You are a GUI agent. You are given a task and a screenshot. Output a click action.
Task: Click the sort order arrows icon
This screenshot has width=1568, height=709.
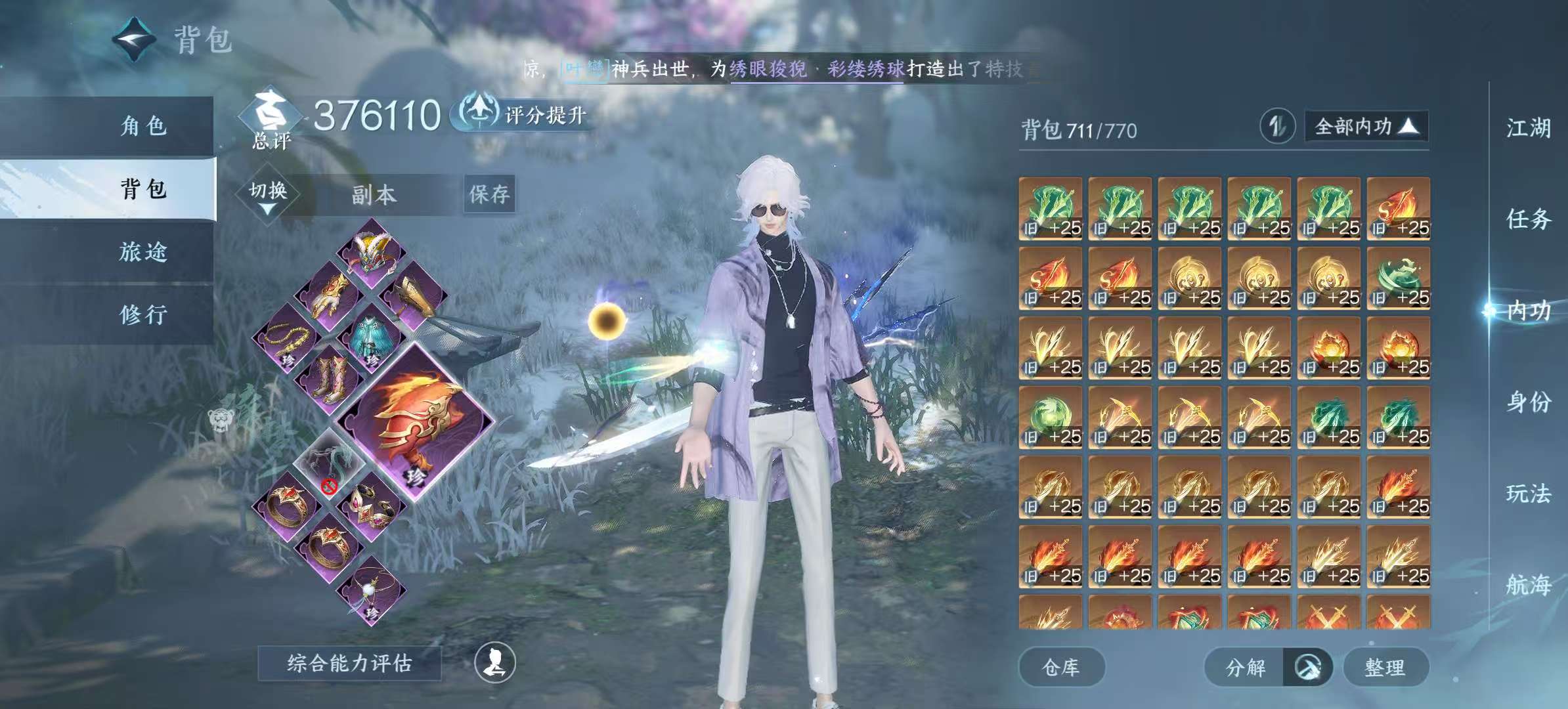(x=1277, y=126)
